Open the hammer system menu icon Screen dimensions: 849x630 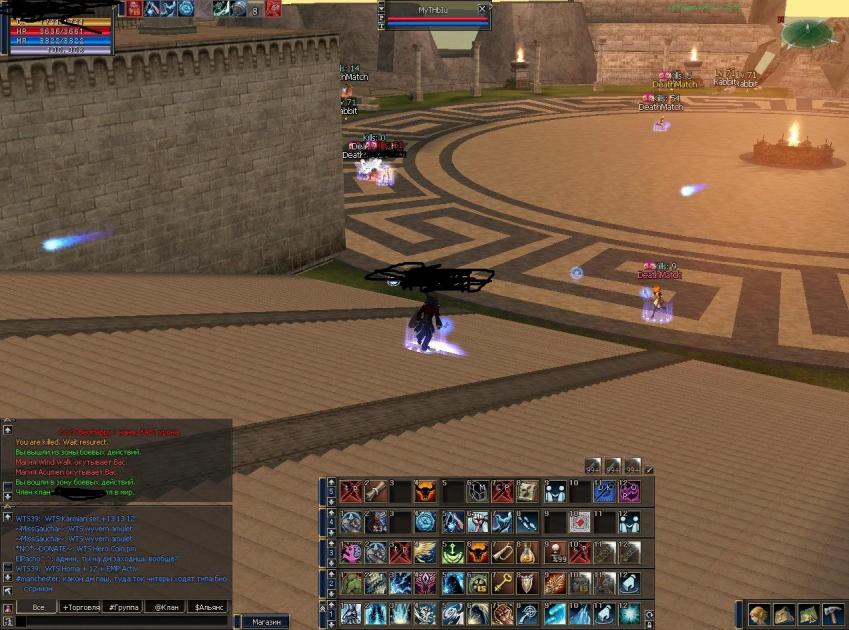point(832,615)
